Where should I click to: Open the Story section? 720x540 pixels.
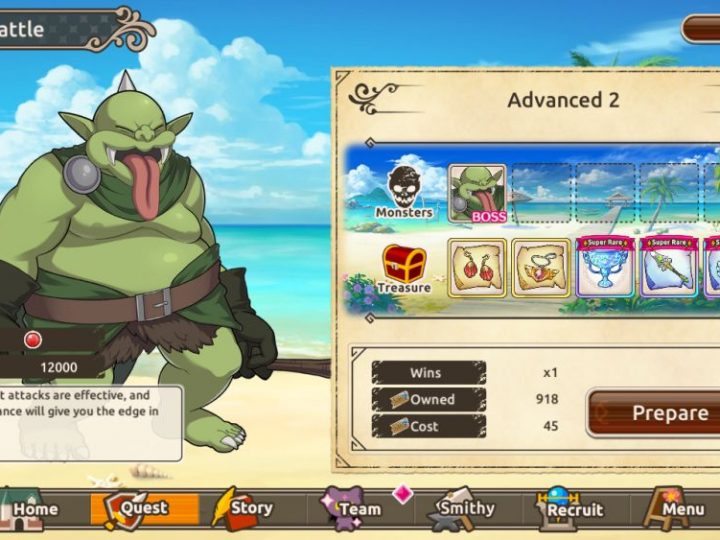pyautogui.click(x=243, y=508)
